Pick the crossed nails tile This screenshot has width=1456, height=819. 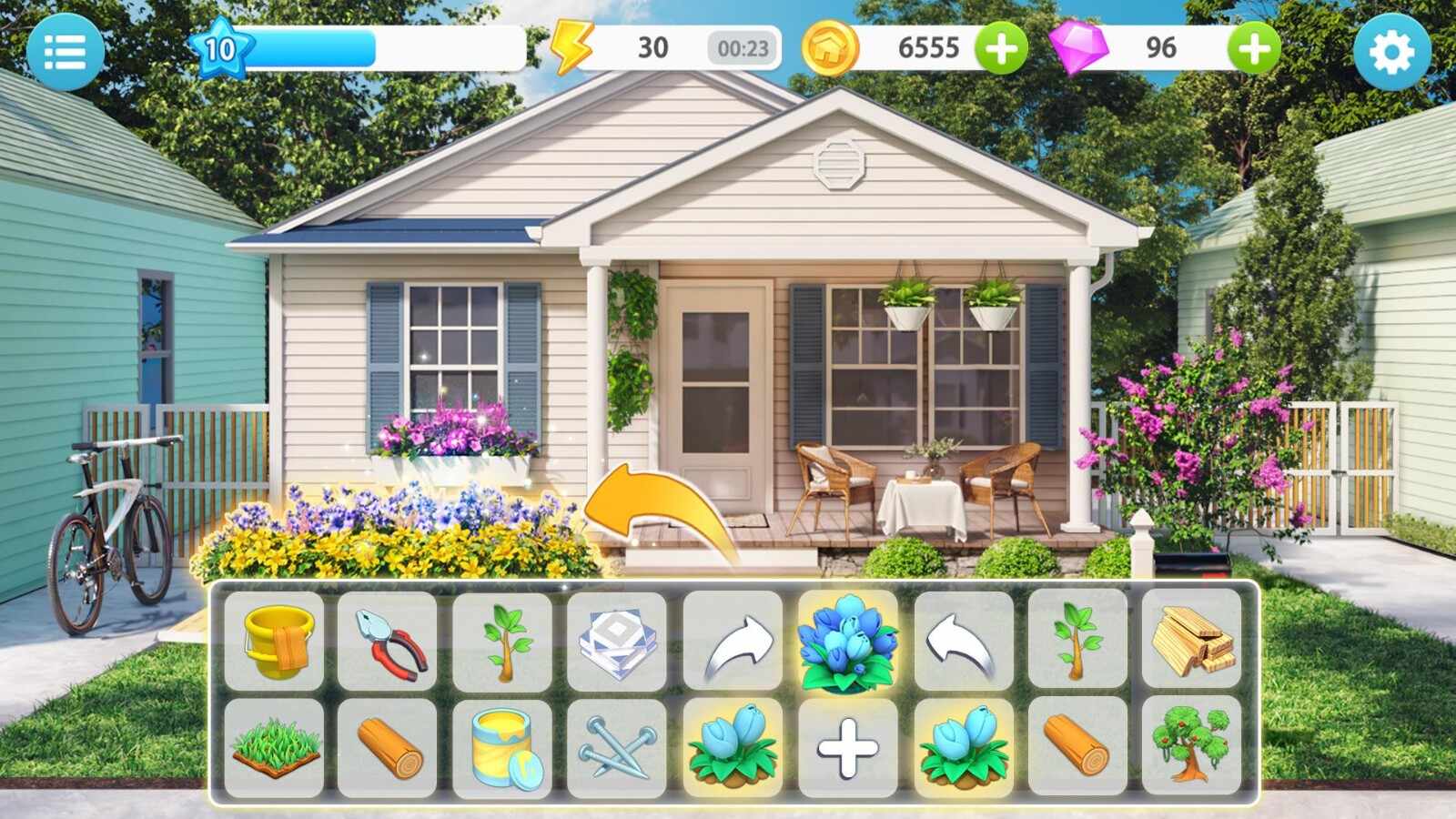coord(618,748)
